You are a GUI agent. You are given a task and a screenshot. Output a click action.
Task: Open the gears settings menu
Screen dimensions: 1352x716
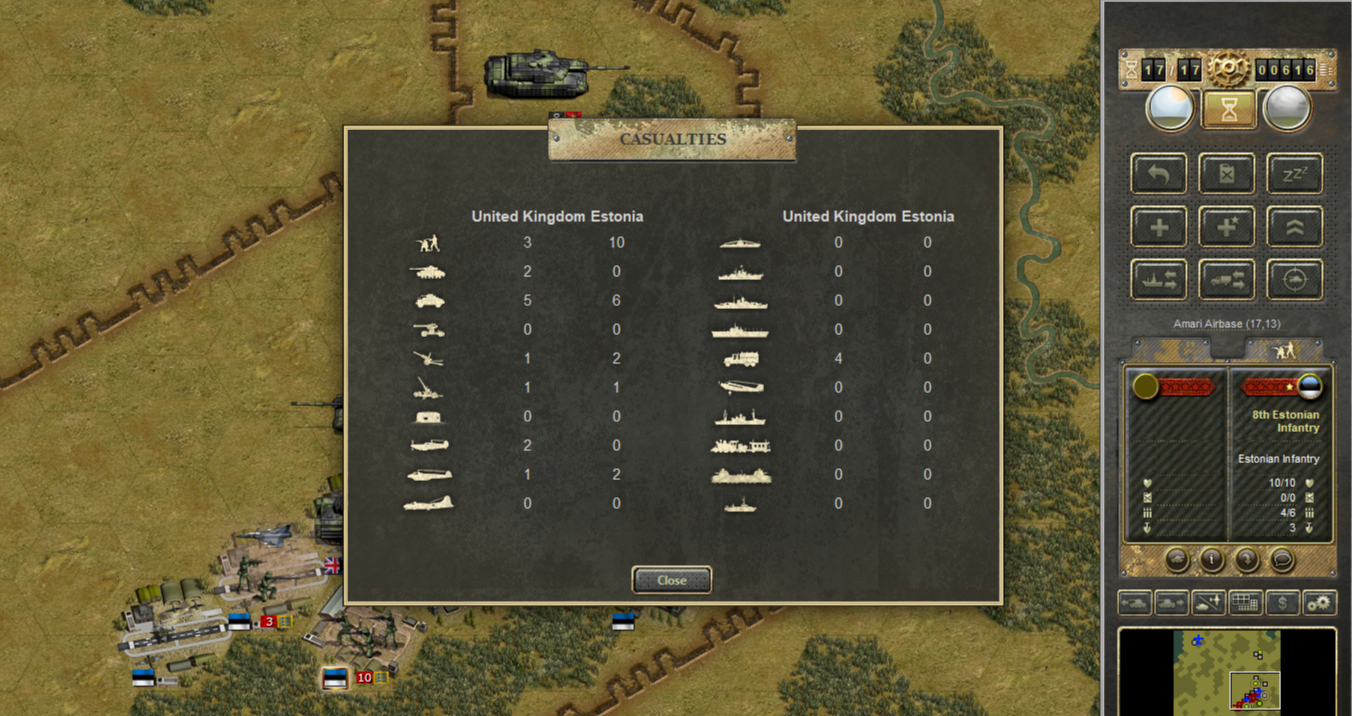point(1320,603)
